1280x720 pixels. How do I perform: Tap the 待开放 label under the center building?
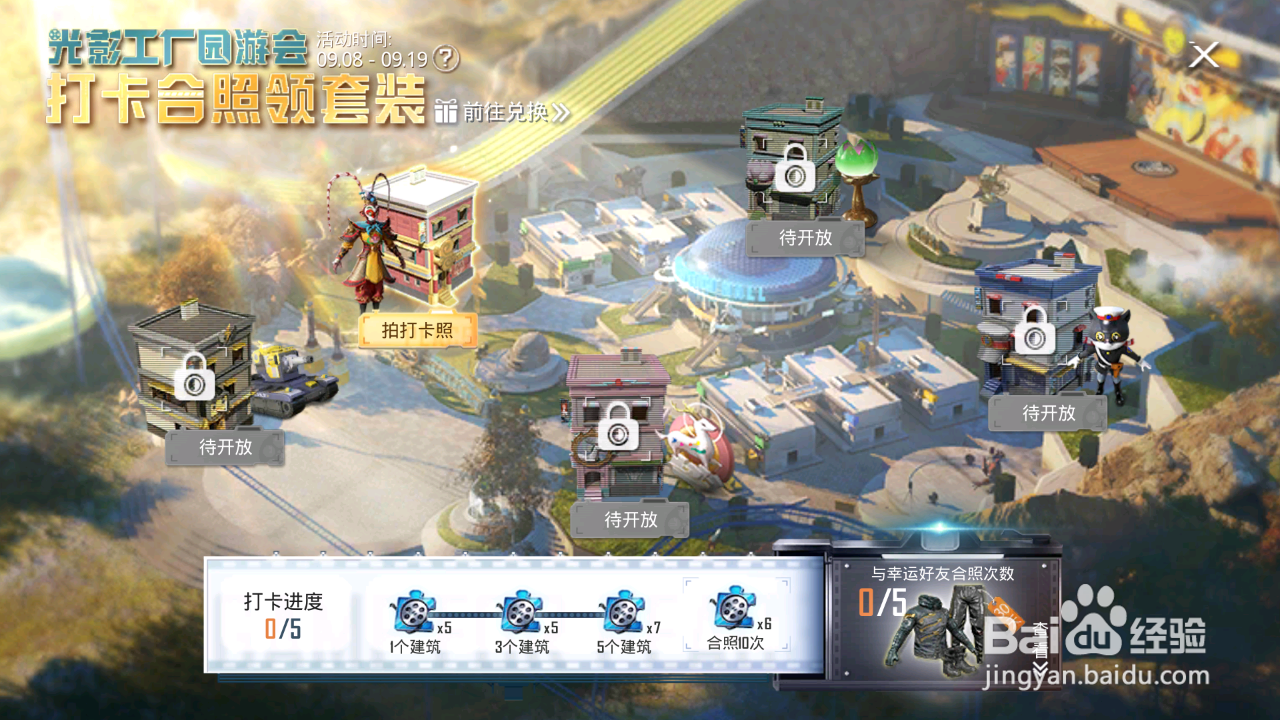coord(631,518)
